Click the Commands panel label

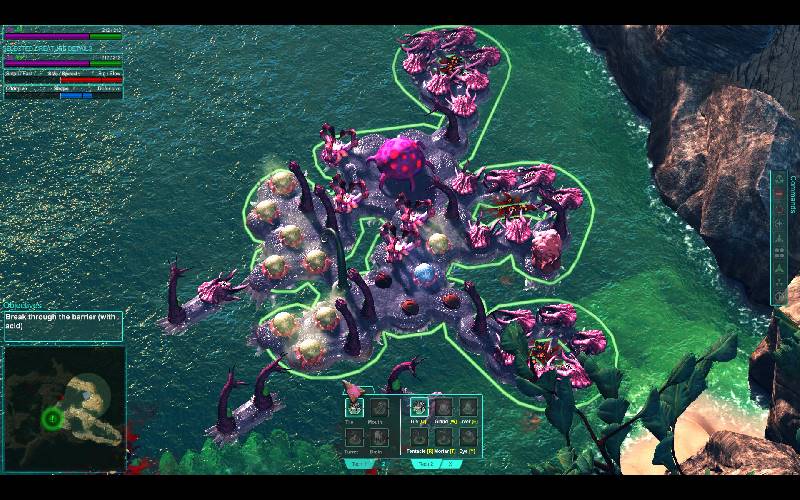(792, 193)
